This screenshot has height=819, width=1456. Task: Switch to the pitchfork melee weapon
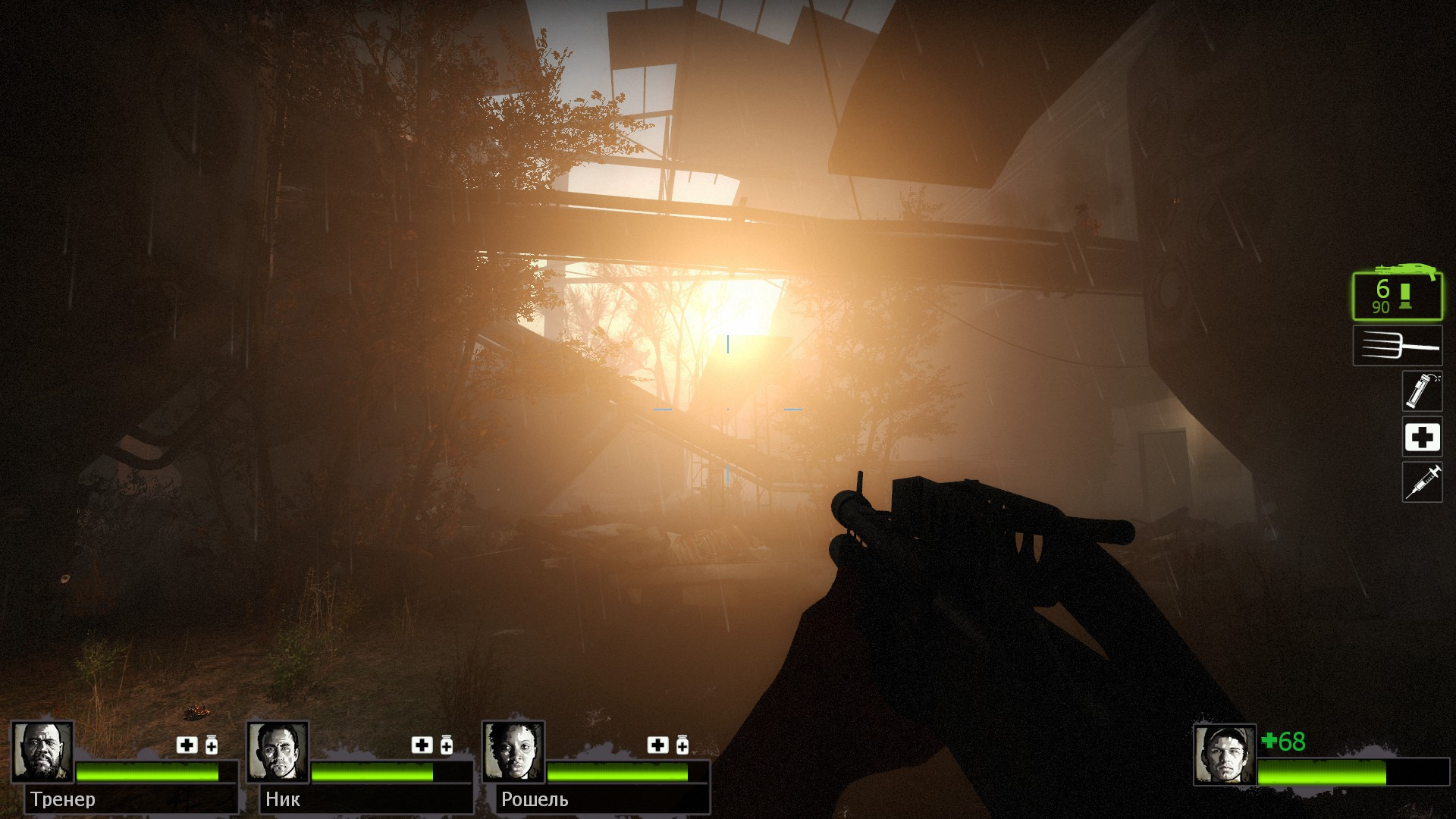pyautogui.click(x=1397, y=346)
